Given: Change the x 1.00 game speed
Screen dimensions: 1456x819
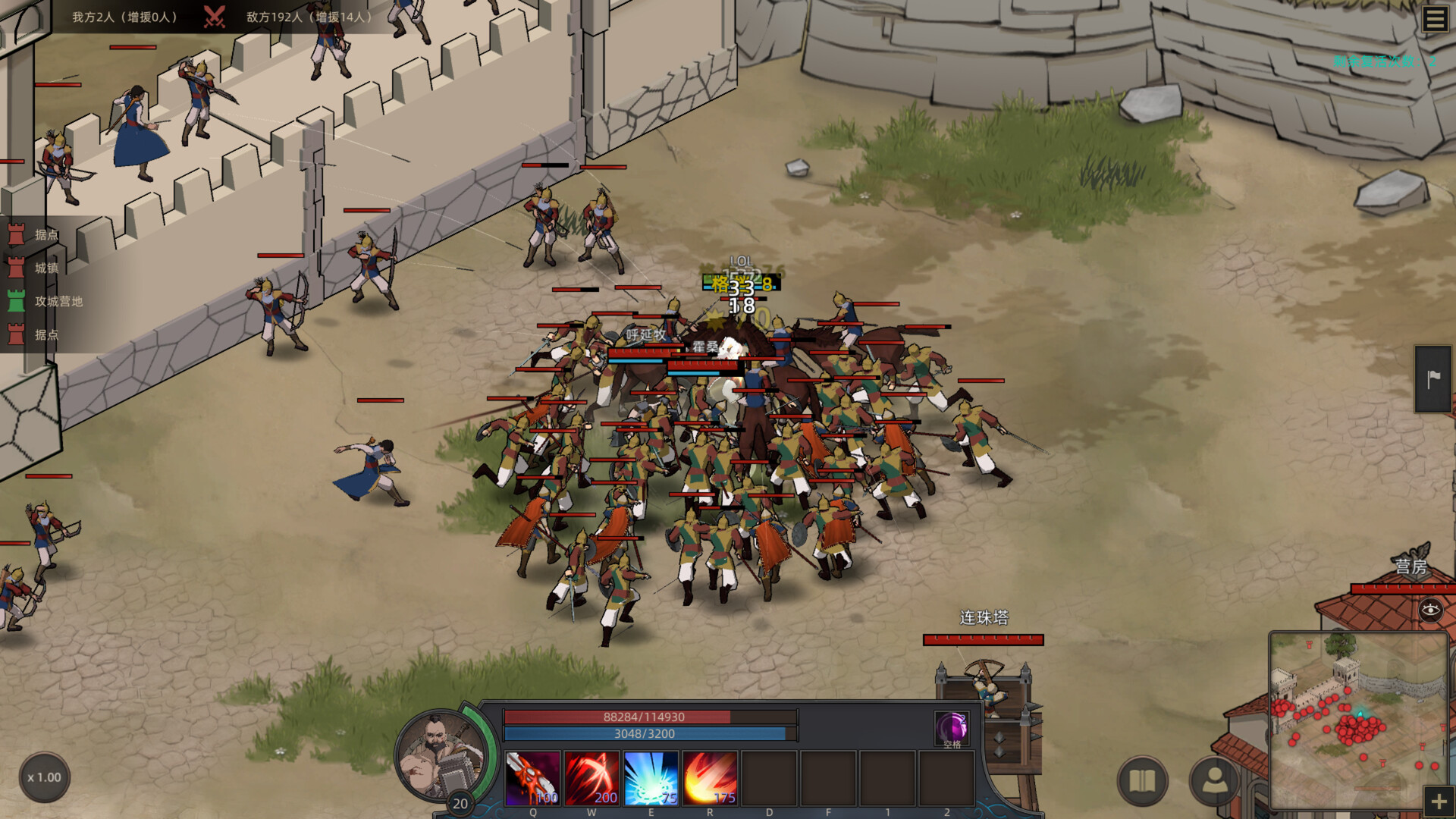Looking at the screenshot, I should coord(44,777).
